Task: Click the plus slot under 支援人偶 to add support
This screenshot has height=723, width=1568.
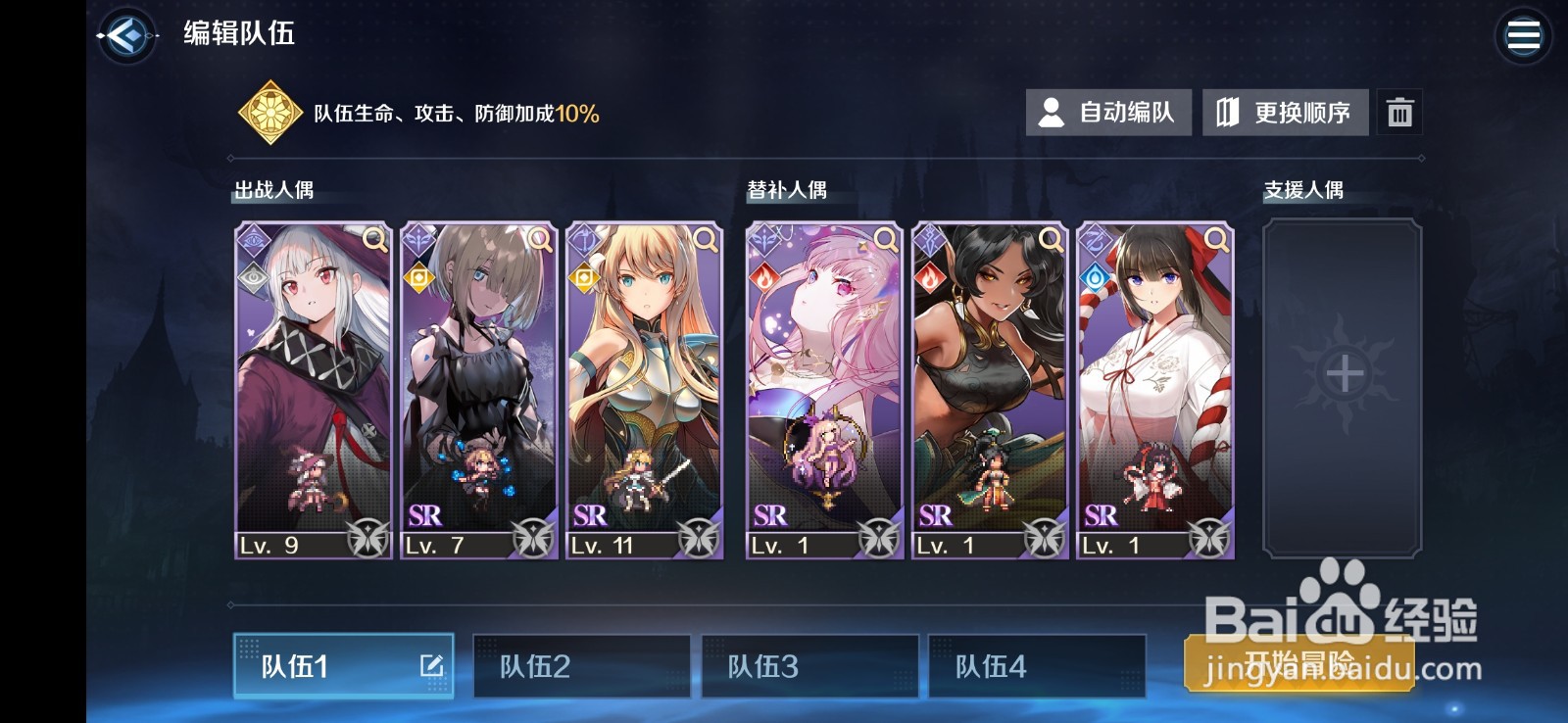Action: pos(1344,372)
